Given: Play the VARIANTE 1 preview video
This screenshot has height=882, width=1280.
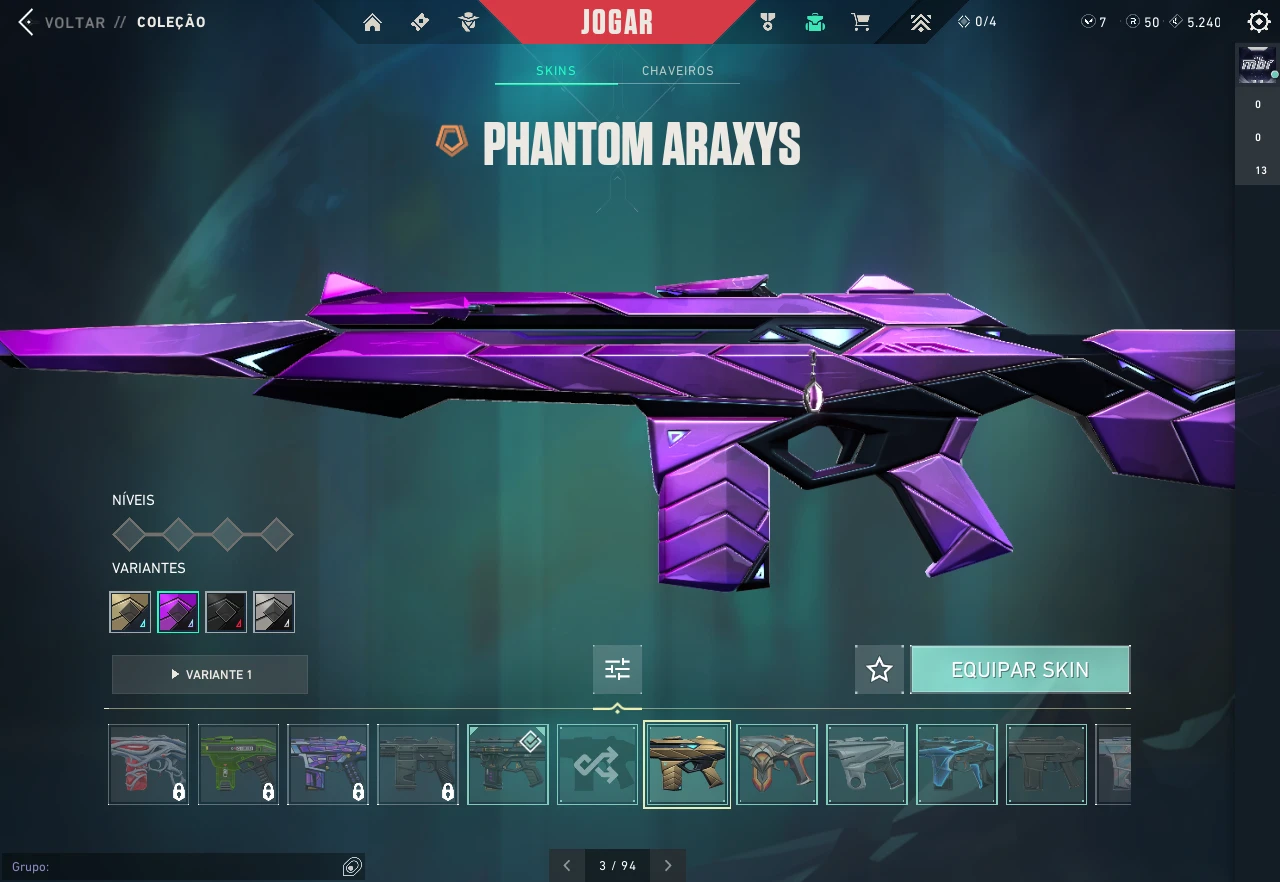Looking at the screenshot, I should coord(210,675).
